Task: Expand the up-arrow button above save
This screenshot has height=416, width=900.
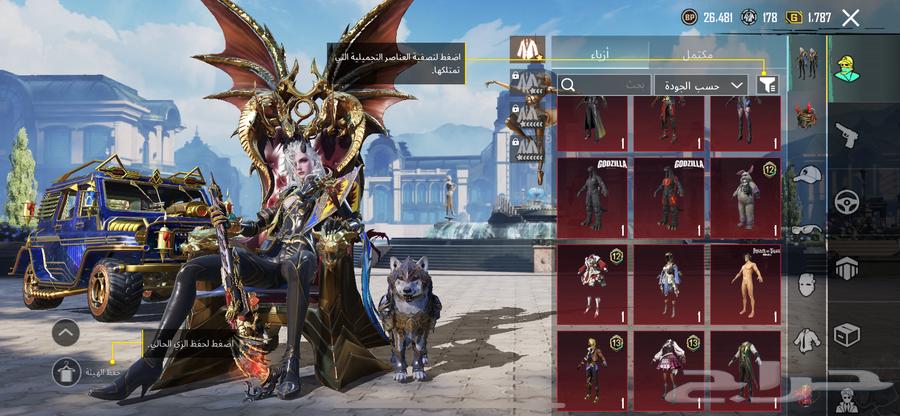Action: tap(66, 332)
